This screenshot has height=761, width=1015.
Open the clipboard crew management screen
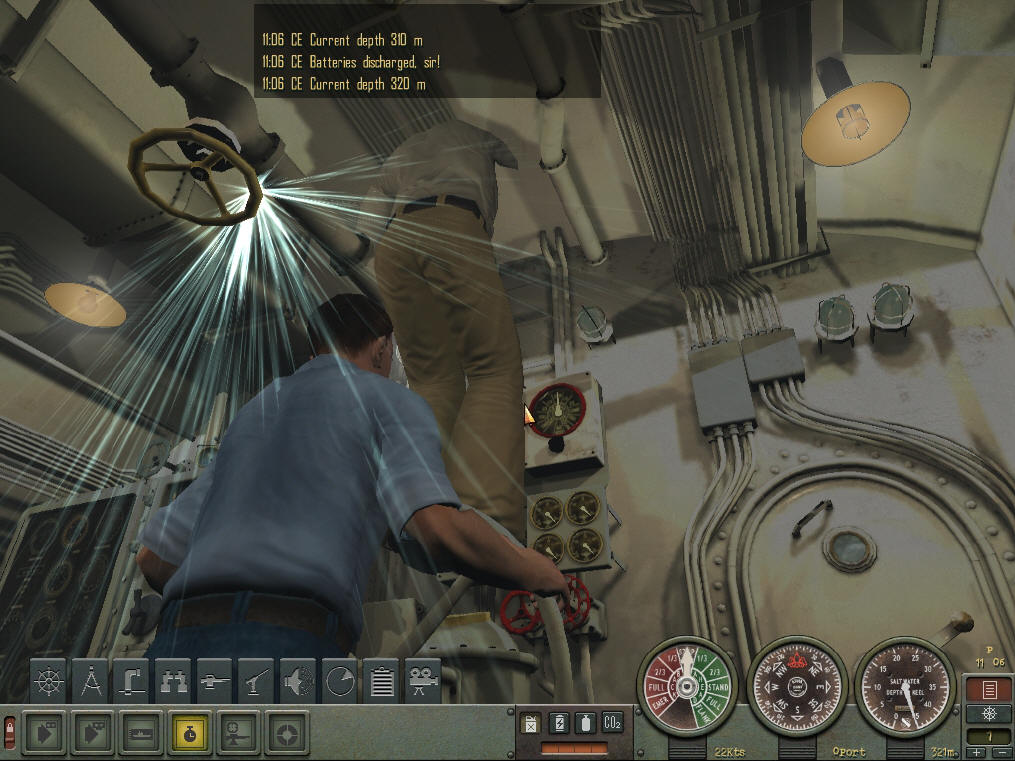pyautogui.click(x=382, y=681)
